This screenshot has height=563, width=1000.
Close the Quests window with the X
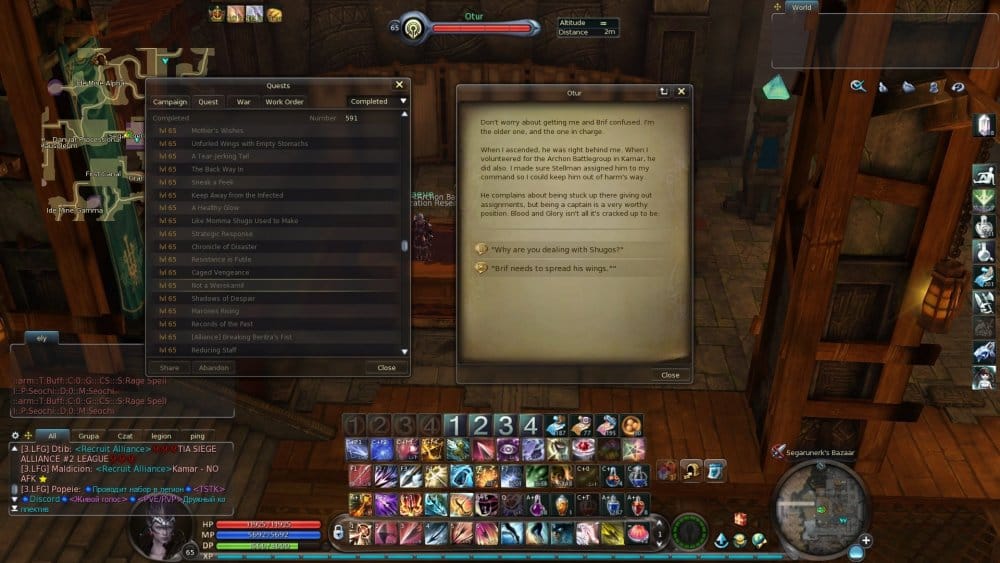tap(399, 85)
